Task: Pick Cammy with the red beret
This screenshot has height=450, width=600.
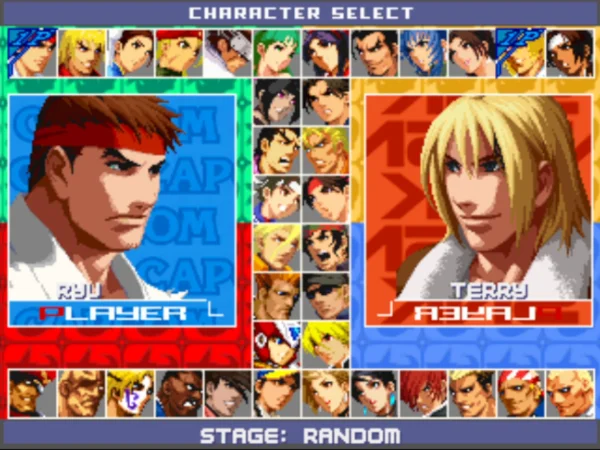Action: [x=179, y=53]
